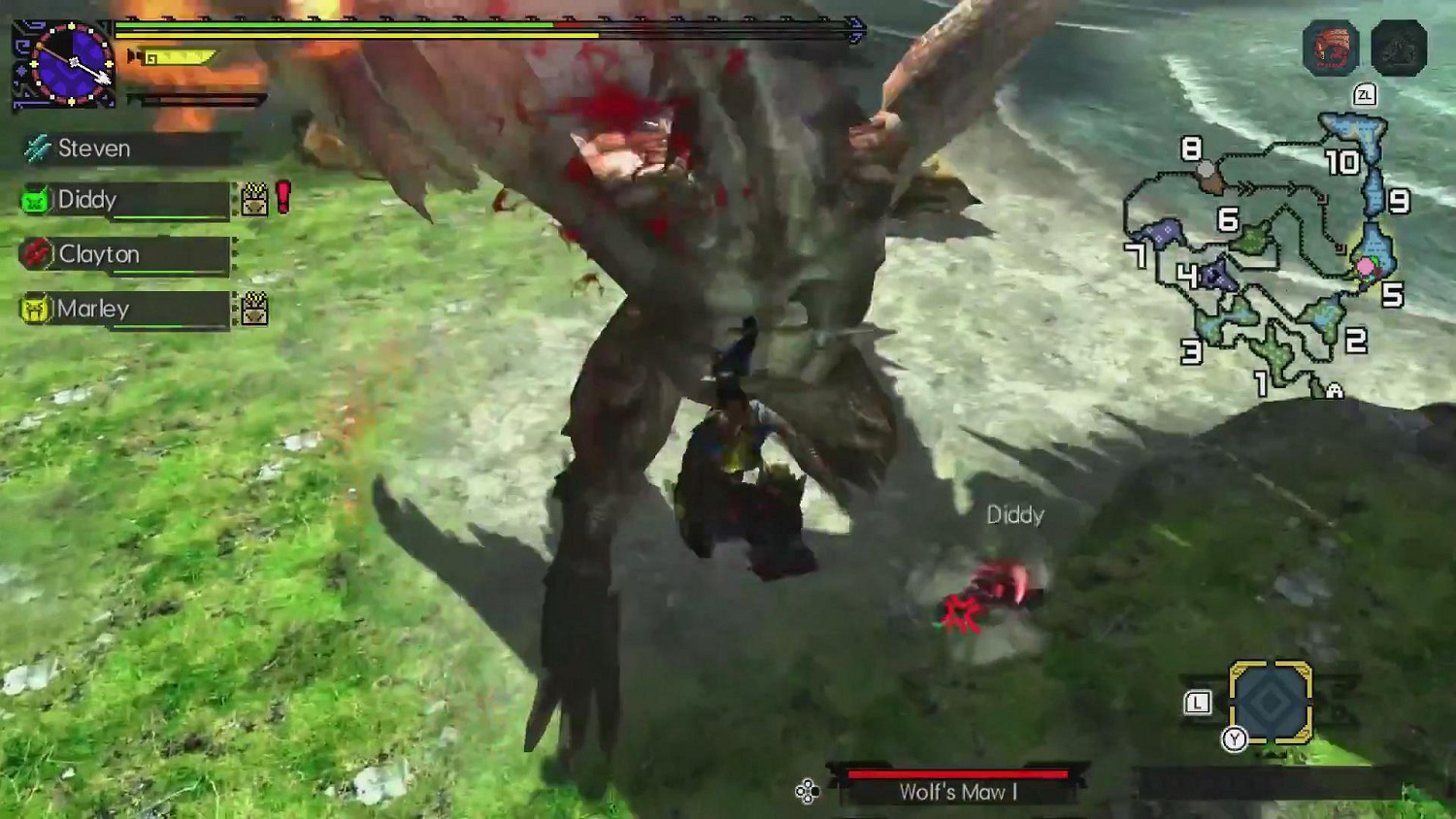Select area 8 on the minimap

point(1191,150)
